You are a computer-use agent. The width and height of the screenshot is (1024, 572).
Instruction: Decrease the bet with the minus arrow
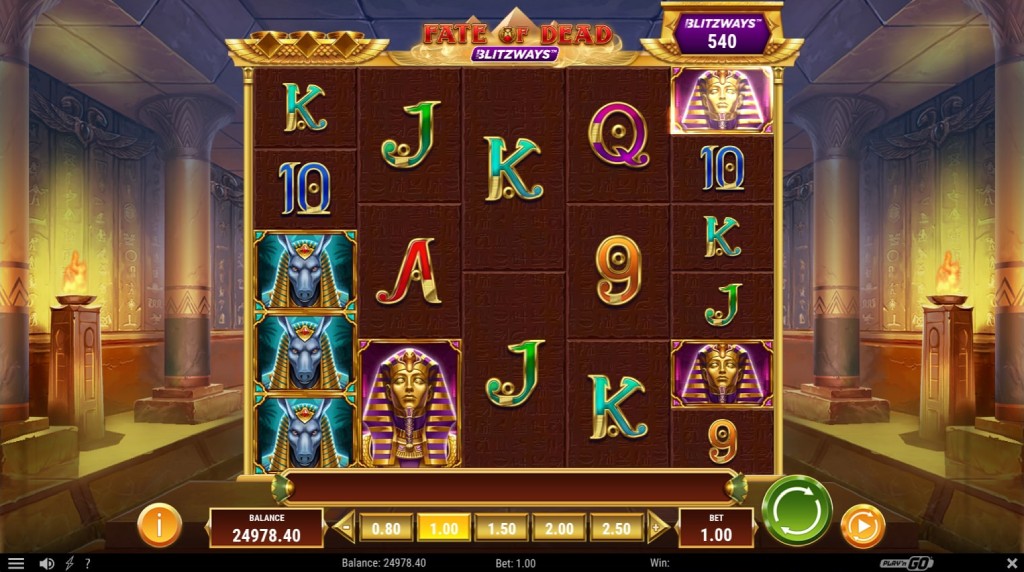[345, 526]
